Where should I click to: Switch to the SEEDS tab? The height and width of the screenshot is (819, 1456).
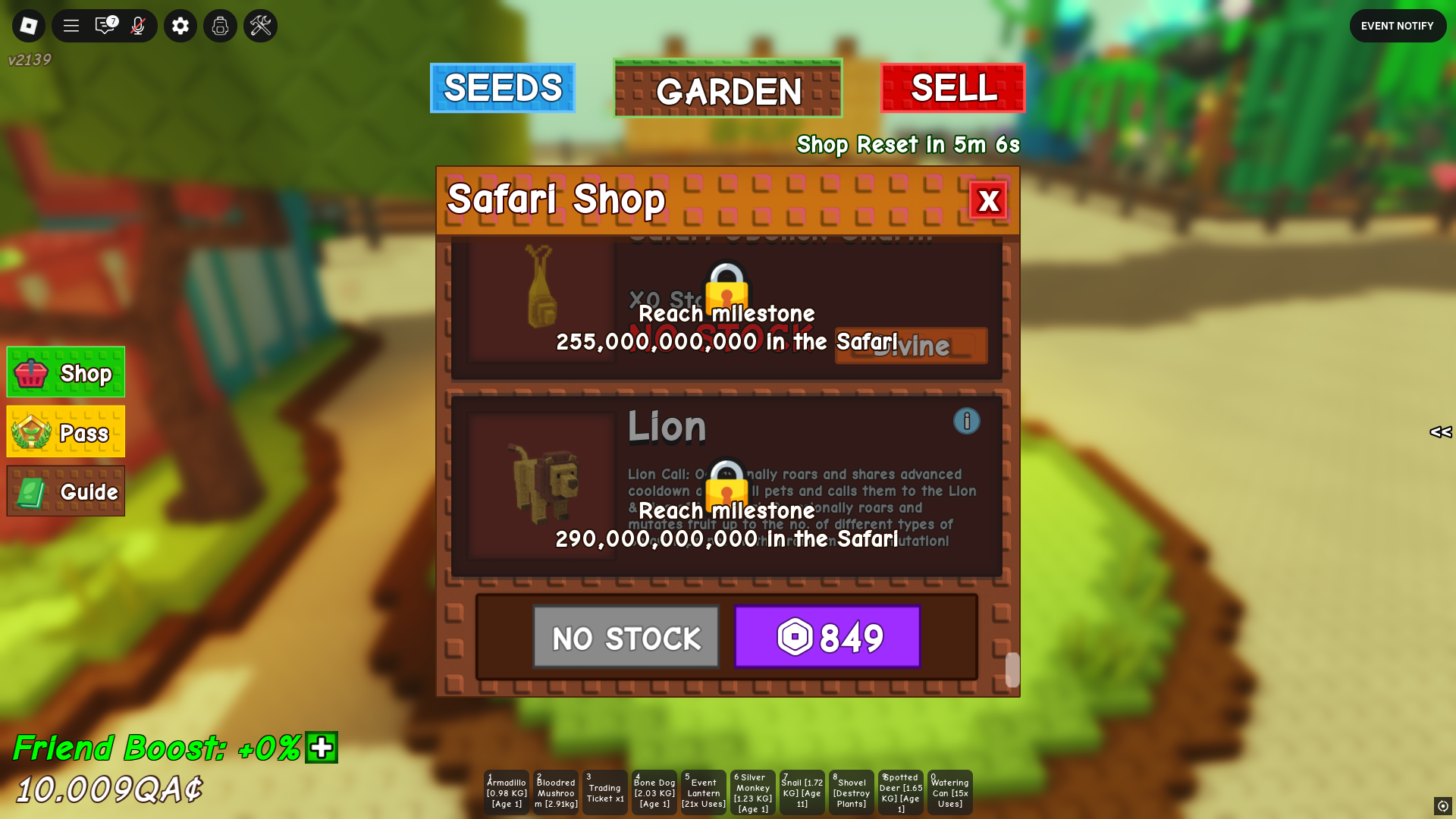point(502,89)
